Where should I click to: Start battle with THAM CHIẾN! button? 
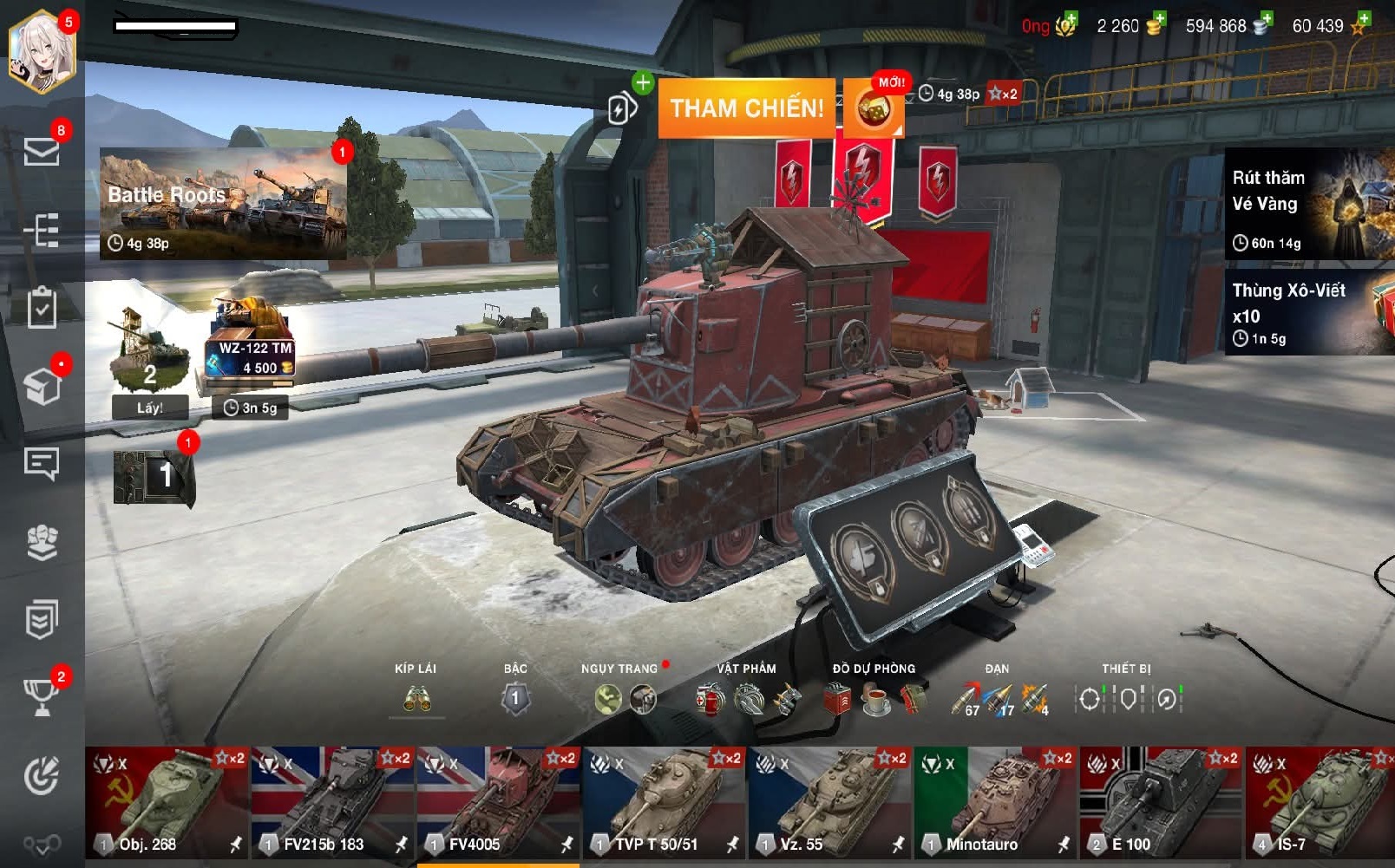[x=746, y=108]
